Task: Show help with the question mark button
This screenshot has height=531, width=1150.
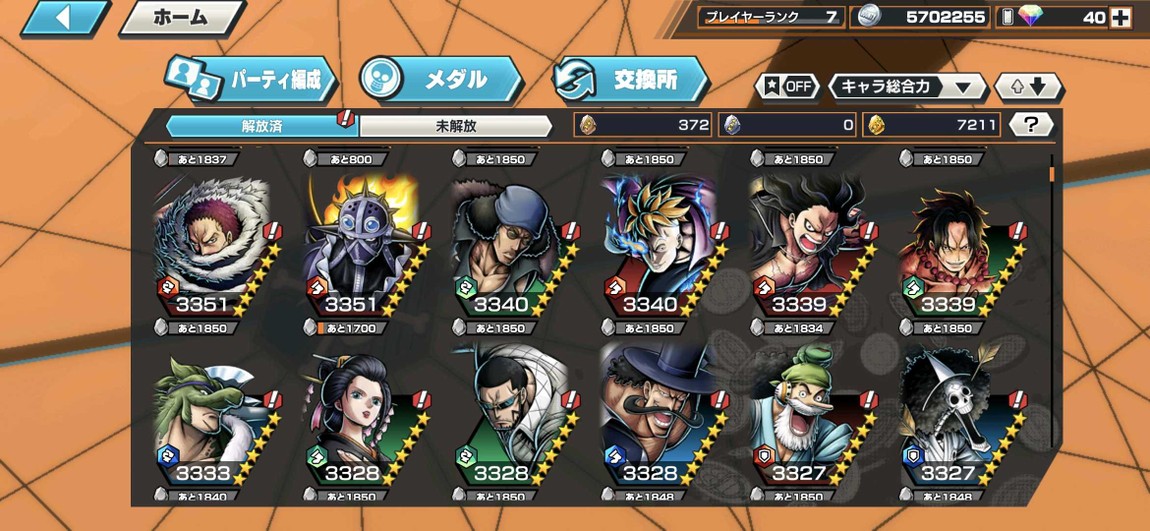Action: [1031, 125]
